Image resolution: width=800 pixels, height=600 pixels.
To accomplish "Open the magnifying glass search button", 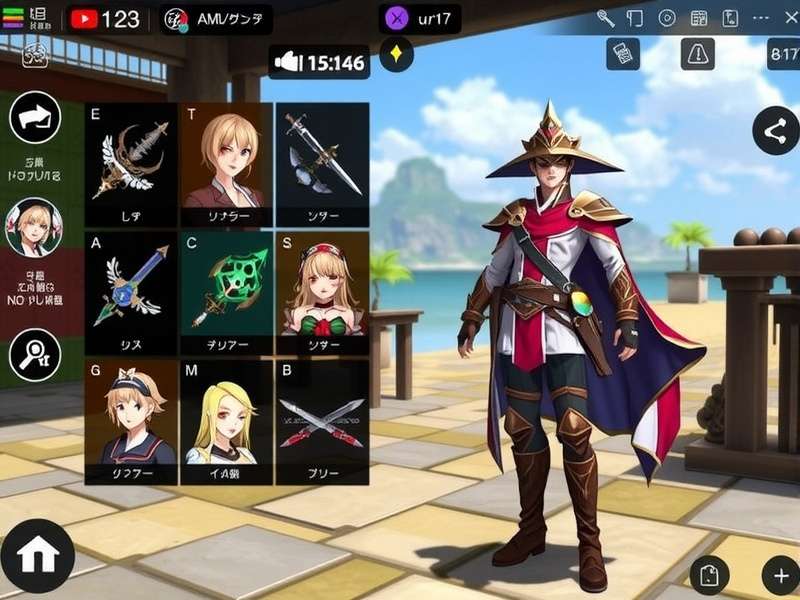I will coord(35,354).
